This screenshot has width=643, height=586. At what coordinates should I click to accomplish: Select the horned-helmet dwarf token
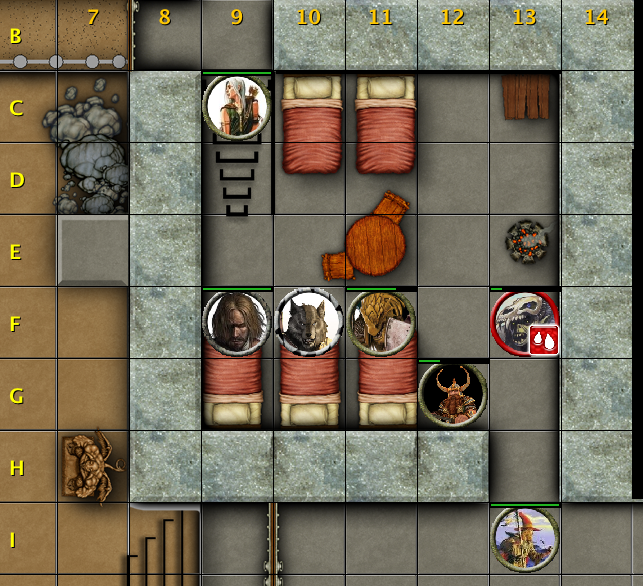click(453, 394)
